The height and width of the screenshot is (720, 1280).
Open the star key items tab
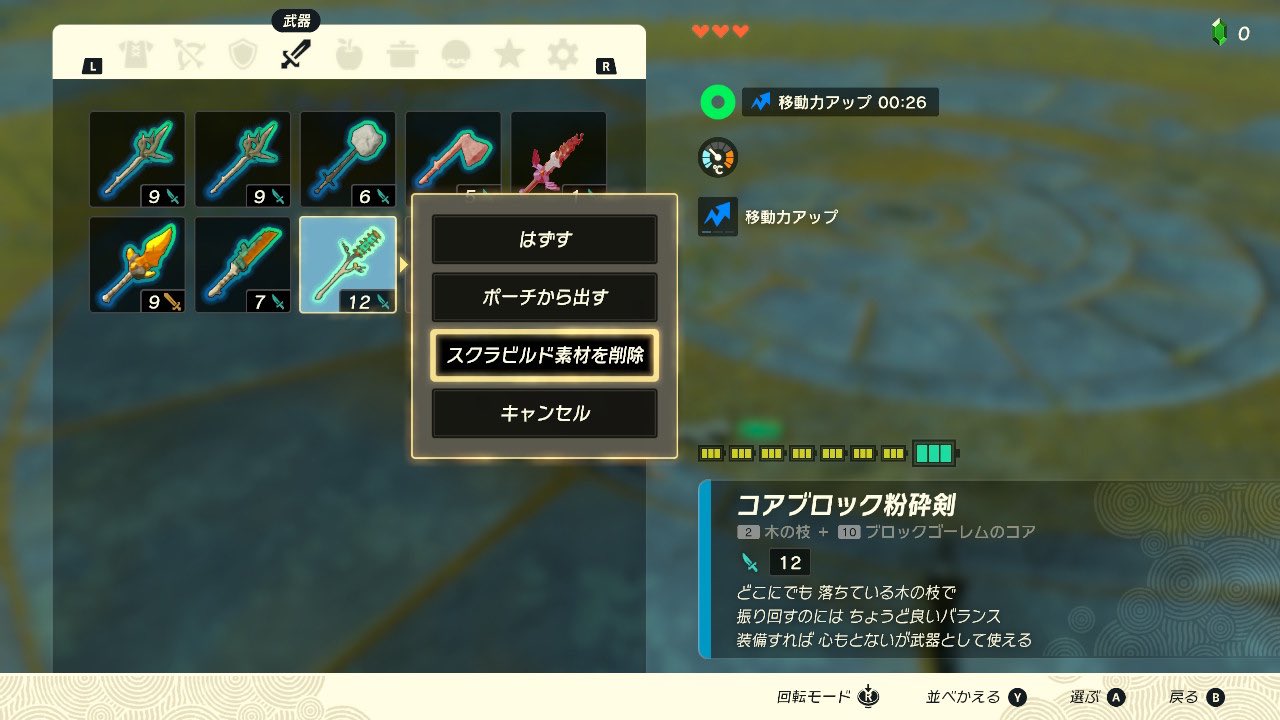point(509,55)
